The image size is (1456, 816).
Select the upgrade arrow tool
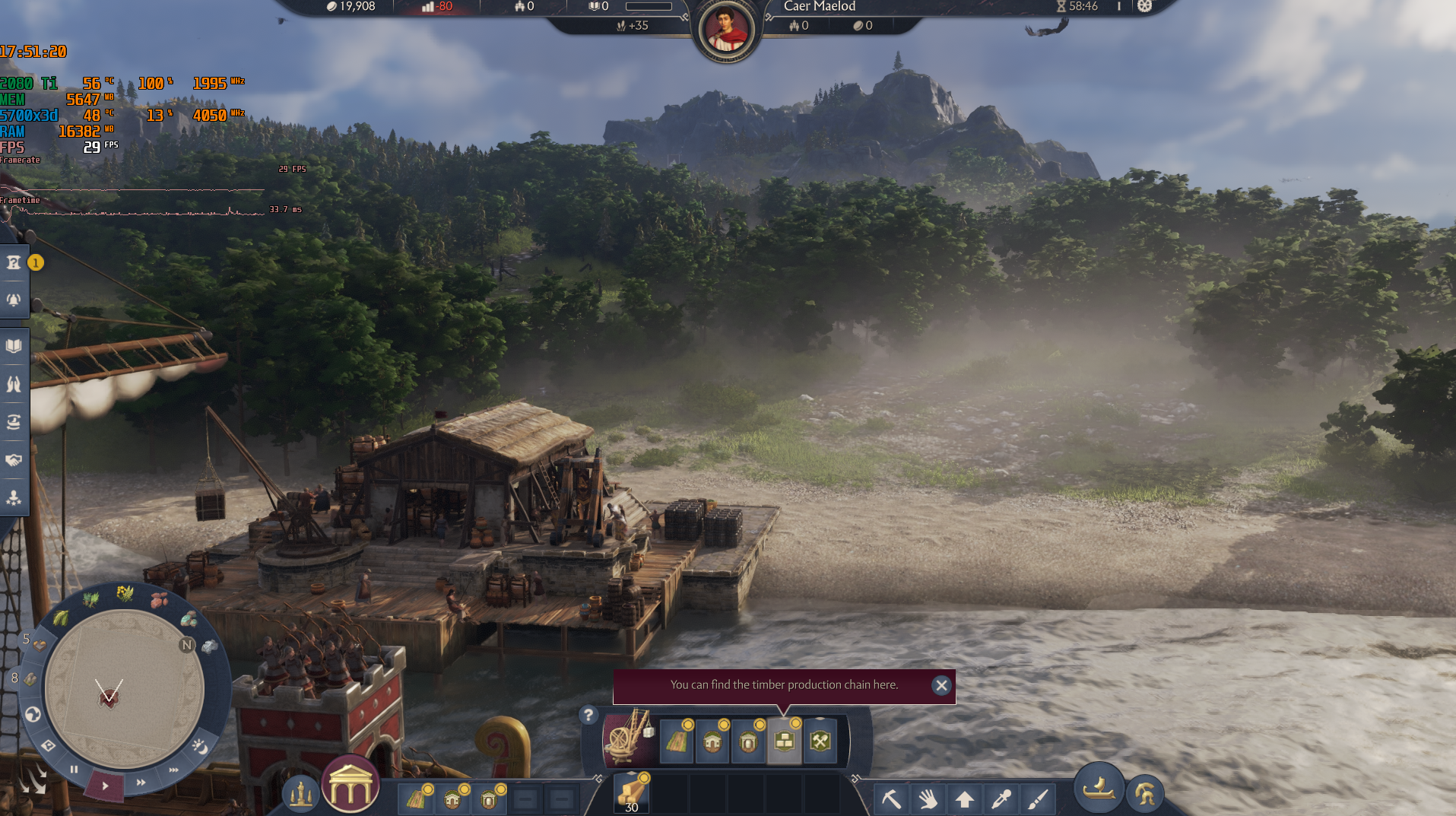pos(964,799)
